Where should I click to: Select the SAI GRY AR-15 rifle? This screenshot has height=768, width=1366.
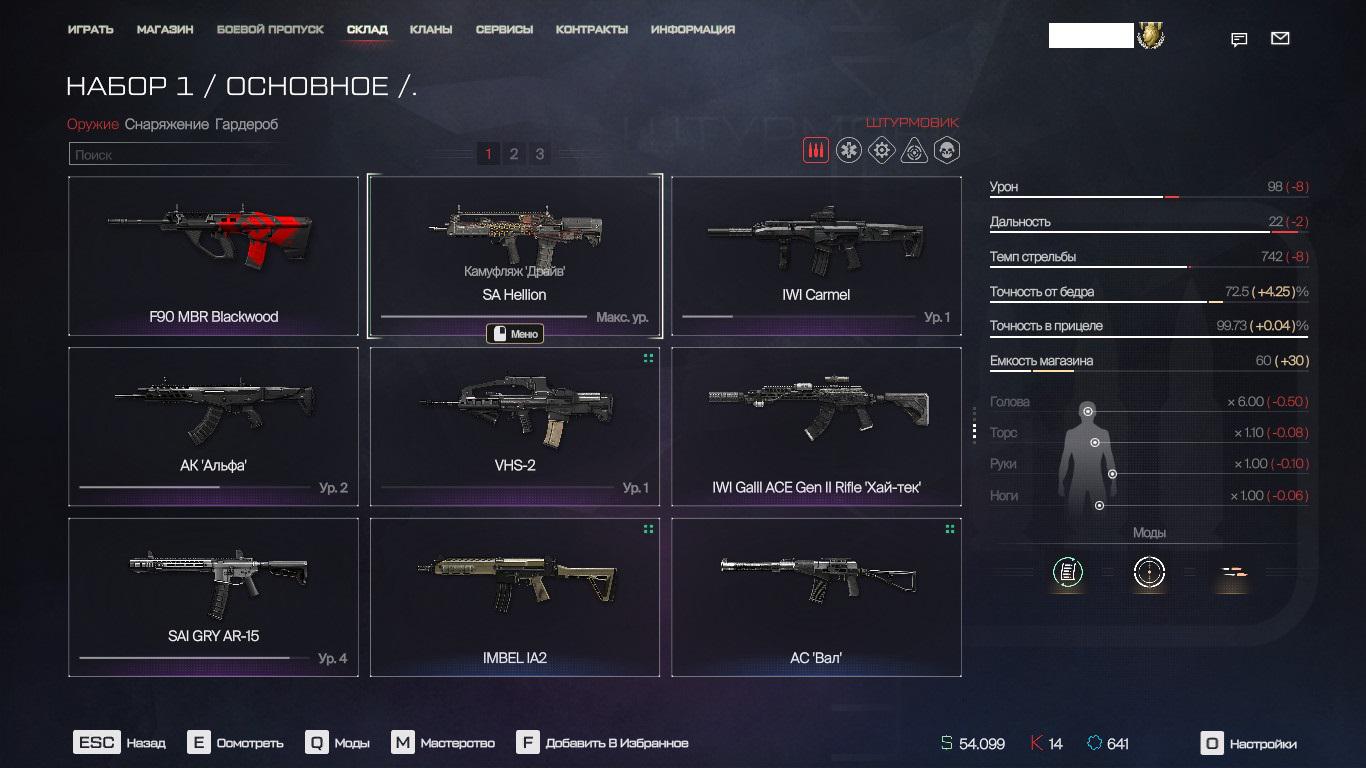coord(213,597)
